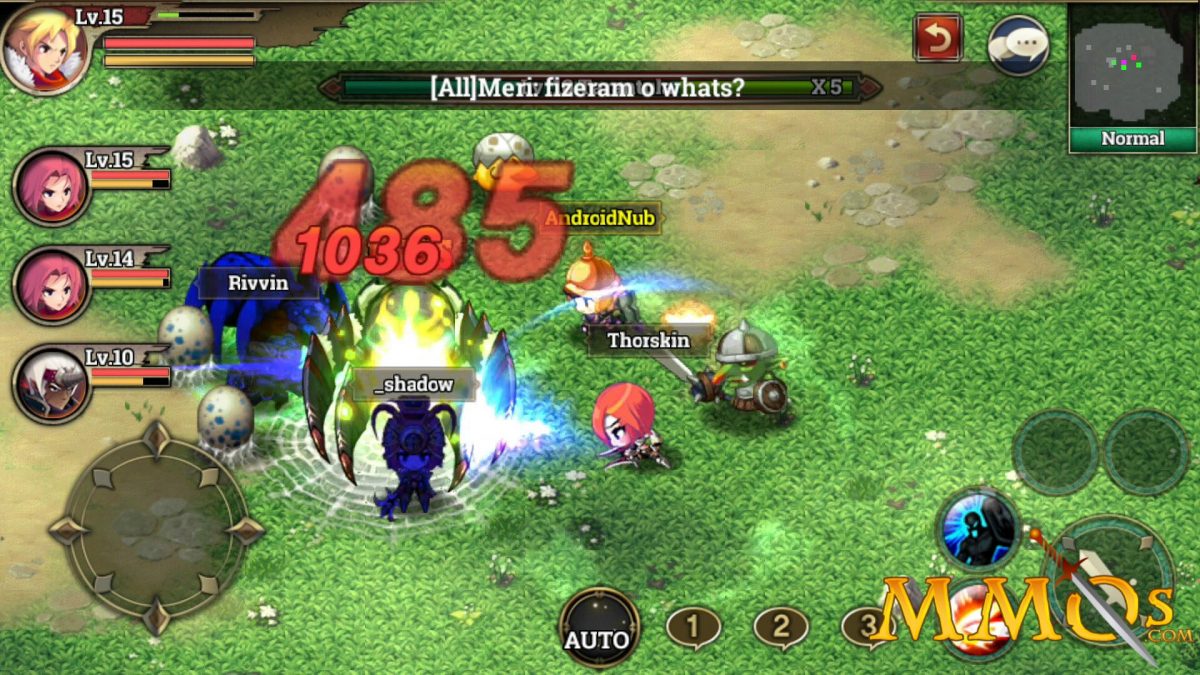Screen dimensions: 1200x675
Task: Select the Lv.10 white-haired party member
Action: (52, 383)
